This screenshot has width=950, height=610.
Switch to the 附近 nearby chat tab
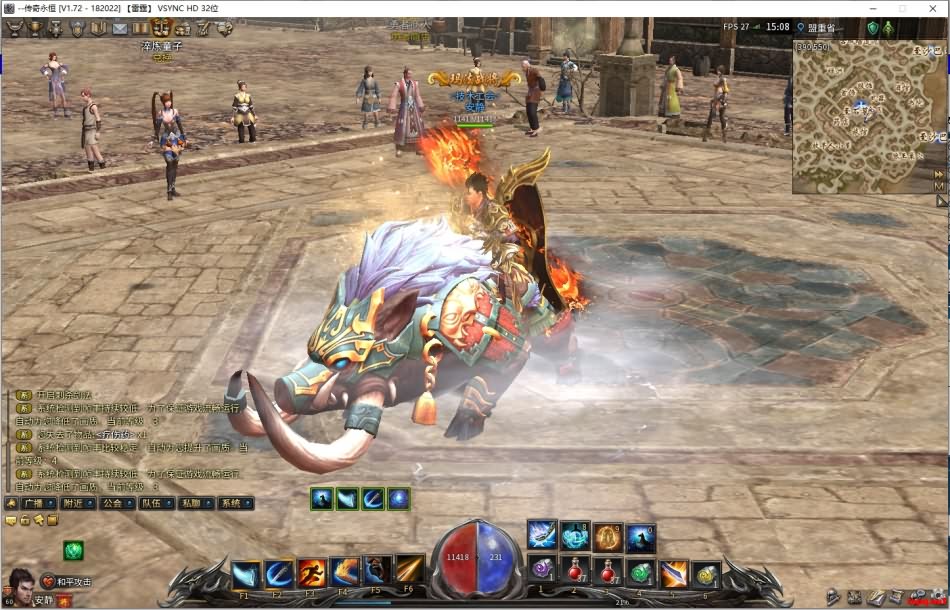click(72, 503)
